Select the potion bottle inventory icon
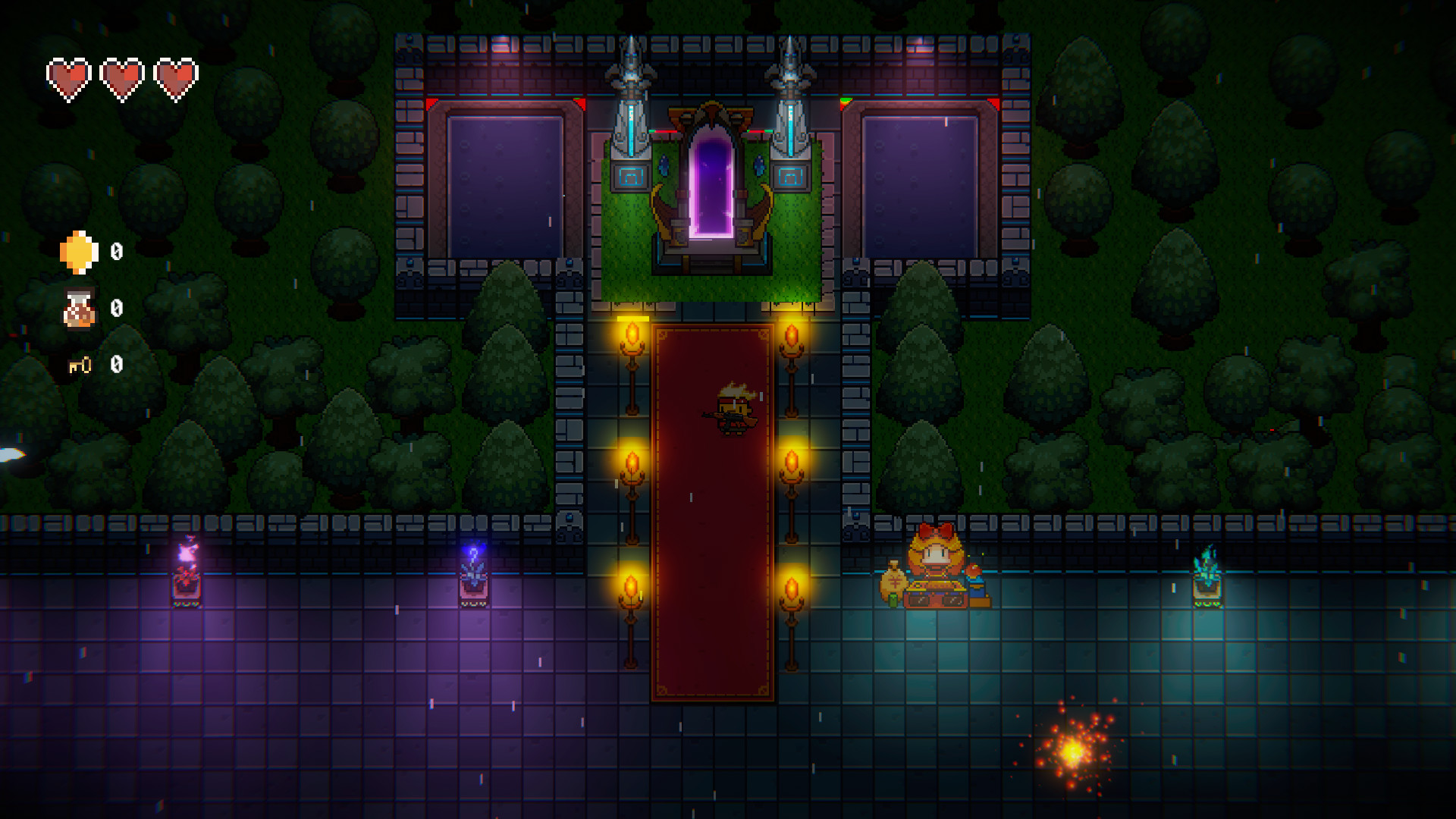Viewport: 1456px width, 819px height. 78,308
